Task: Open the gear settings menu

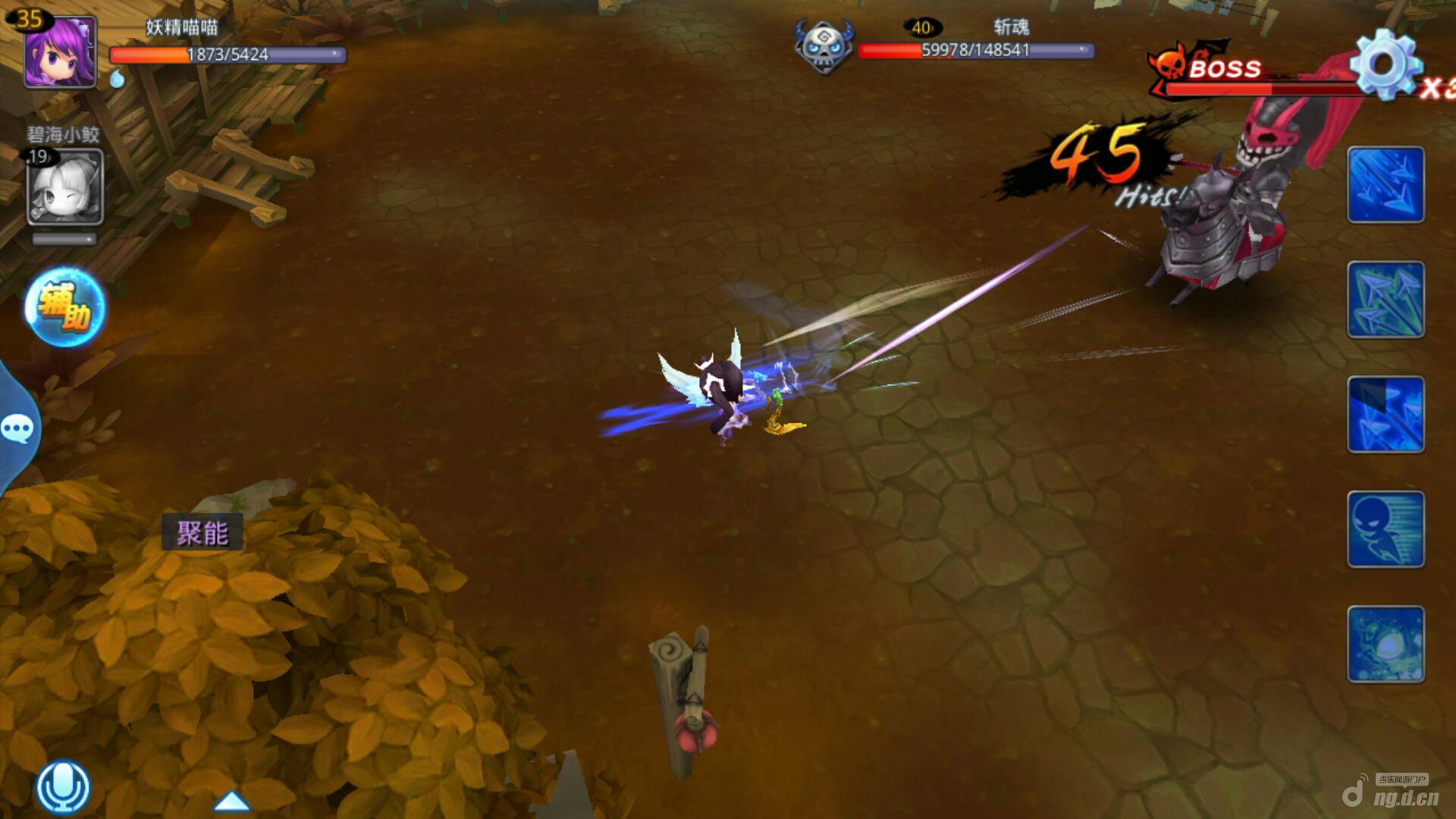Action: [x=1384, y=65]
